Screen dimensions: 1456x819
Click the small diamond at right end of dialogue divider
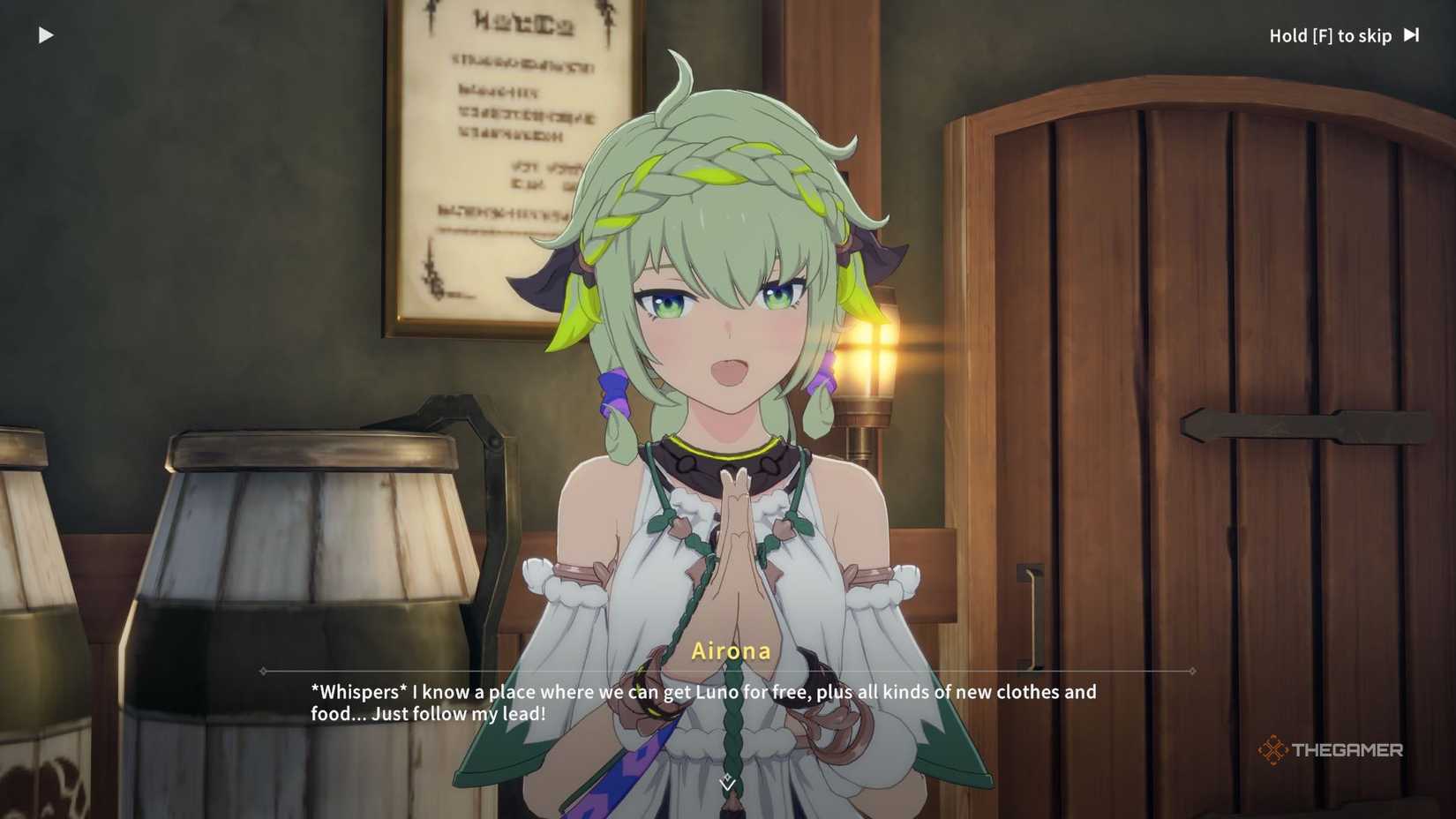point(1193,671)
